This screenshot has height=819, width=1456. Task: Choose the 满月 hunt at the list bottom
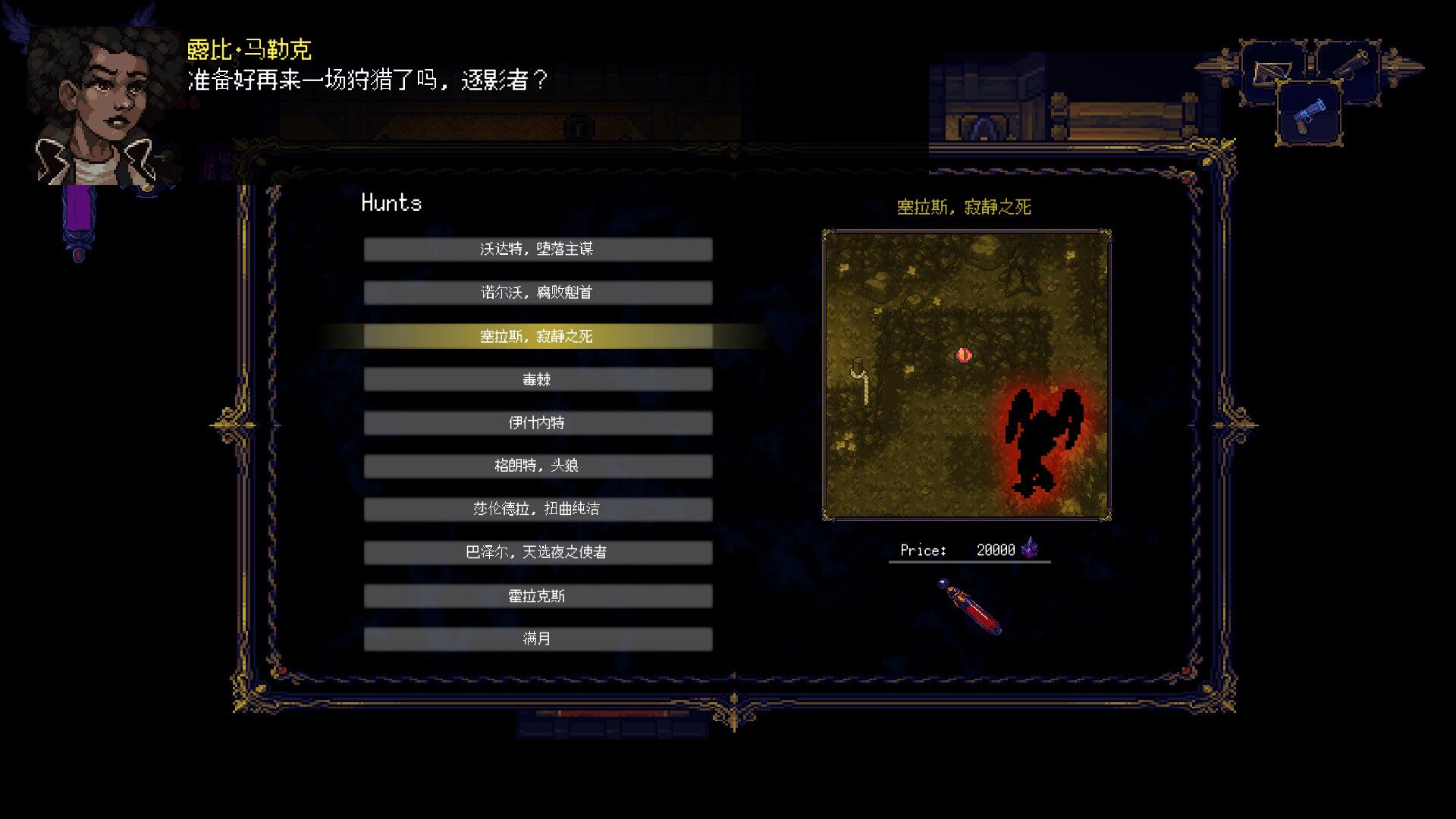[538, 639]
